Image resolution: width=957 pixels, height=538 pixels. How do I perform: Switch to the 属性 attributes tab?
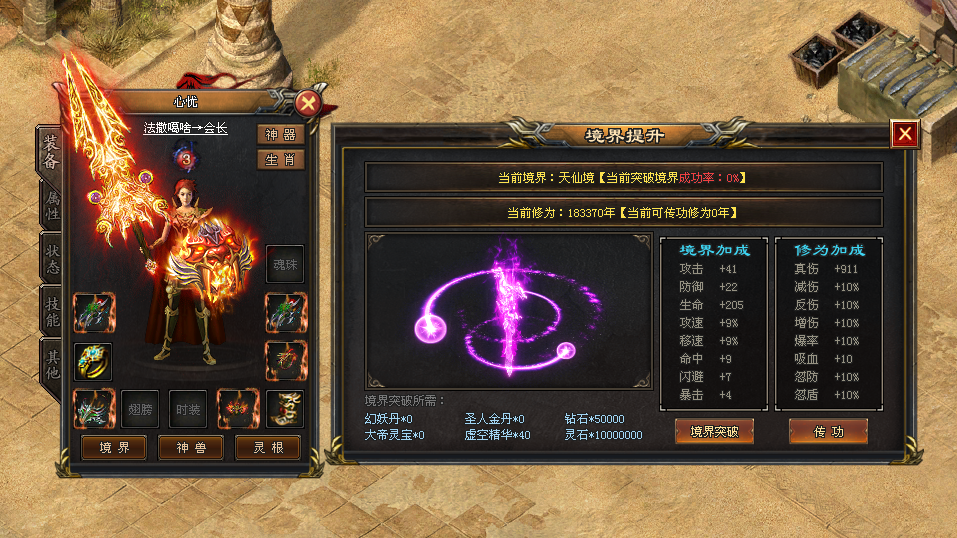tap(52, 205)
